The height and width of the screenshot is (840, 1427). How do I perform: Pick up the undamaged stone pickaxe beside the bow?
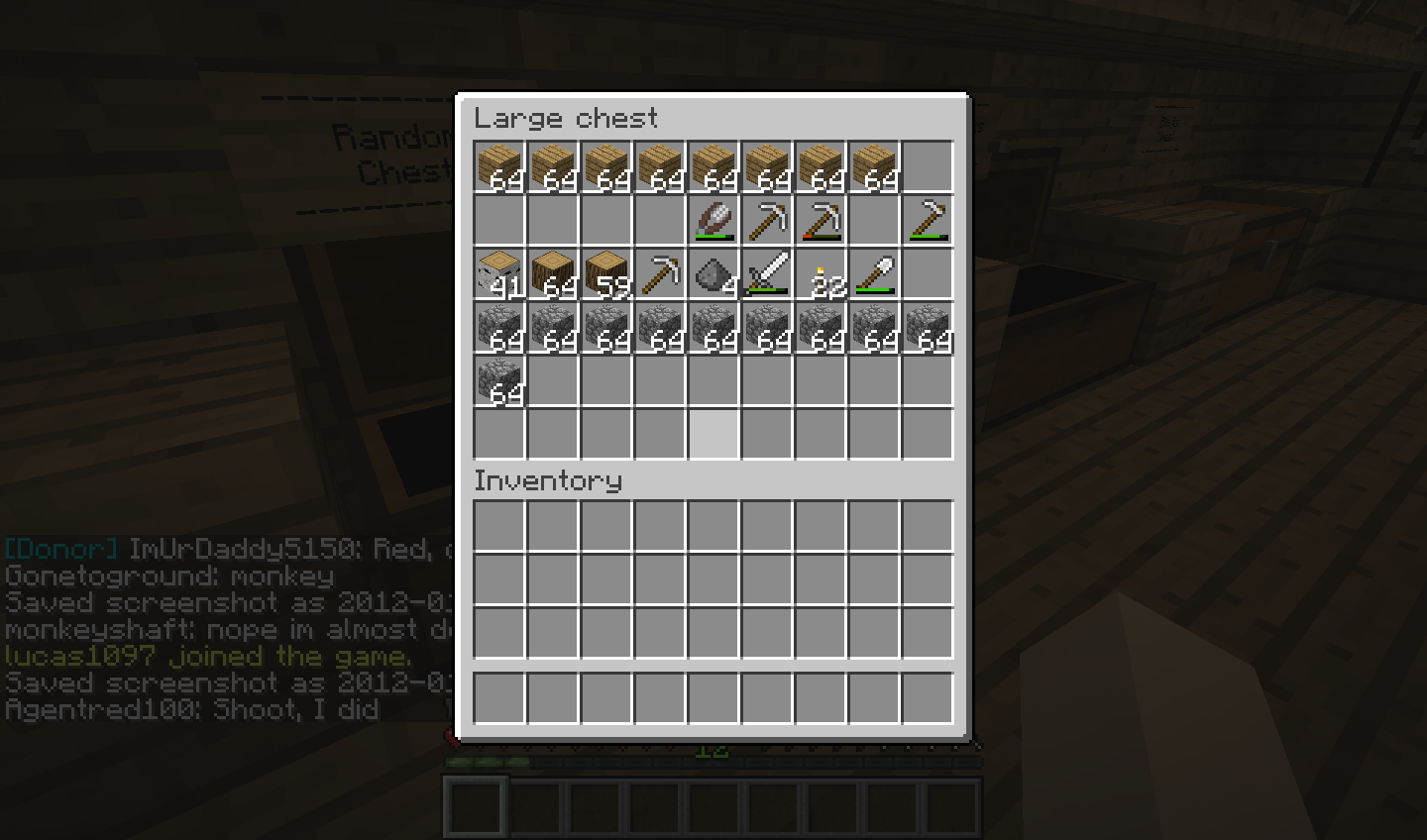[x=767, y=220]
